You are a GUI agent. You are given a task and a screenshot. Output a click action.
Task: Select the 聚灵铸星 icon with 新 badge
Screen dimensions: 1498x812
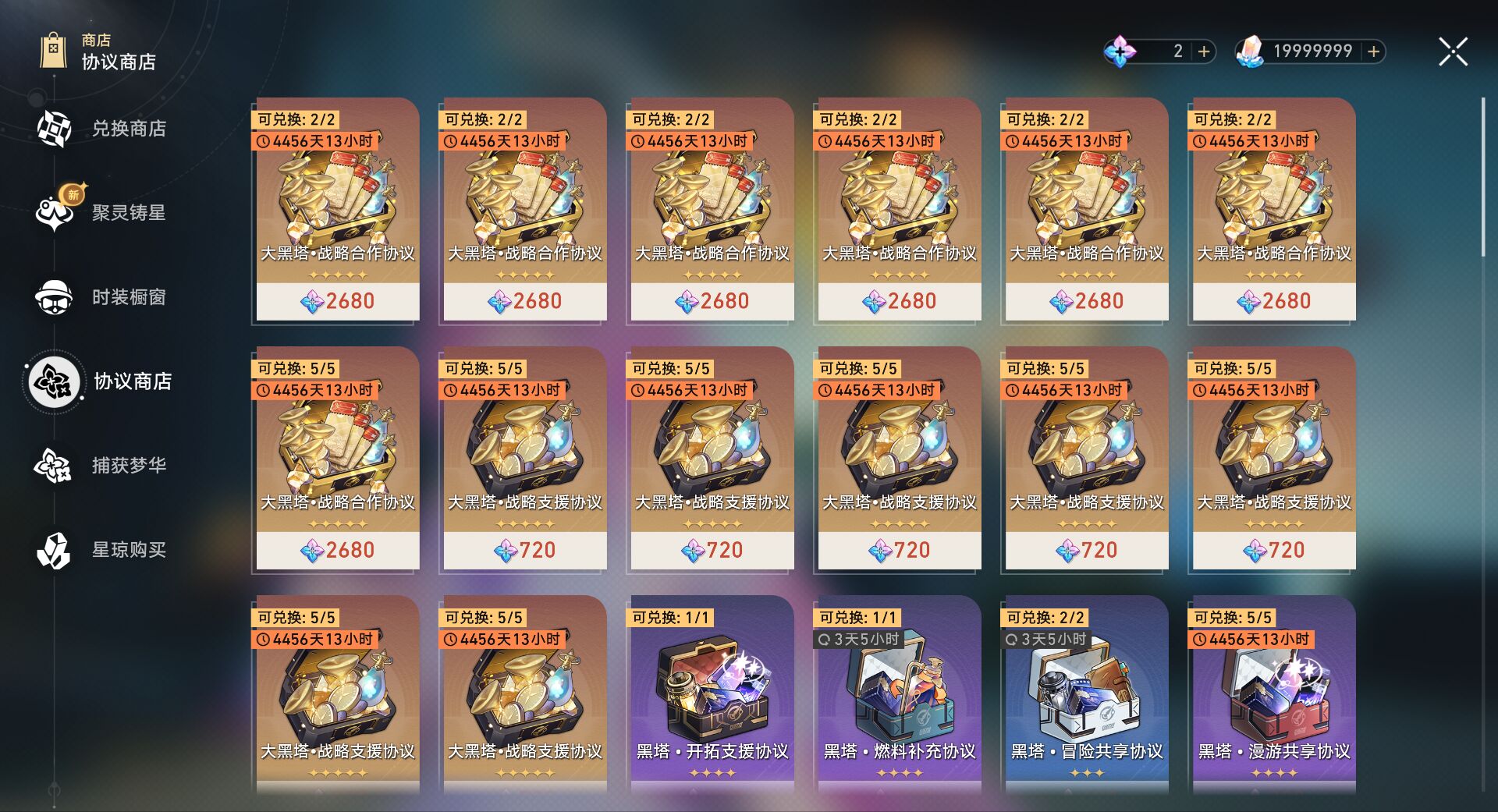[x=55, y=212]
